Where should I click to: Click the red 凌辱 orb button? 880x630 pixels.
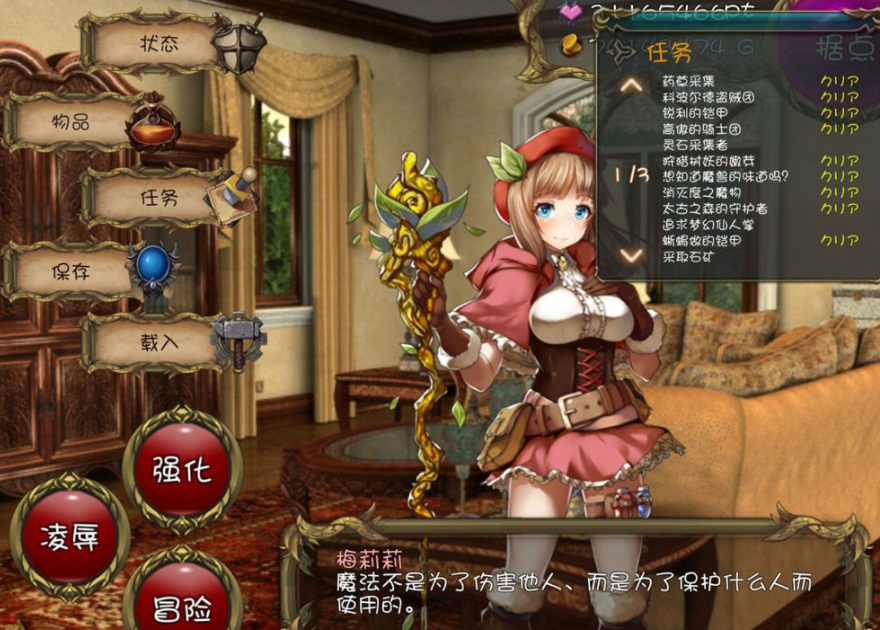pos(68,536)
